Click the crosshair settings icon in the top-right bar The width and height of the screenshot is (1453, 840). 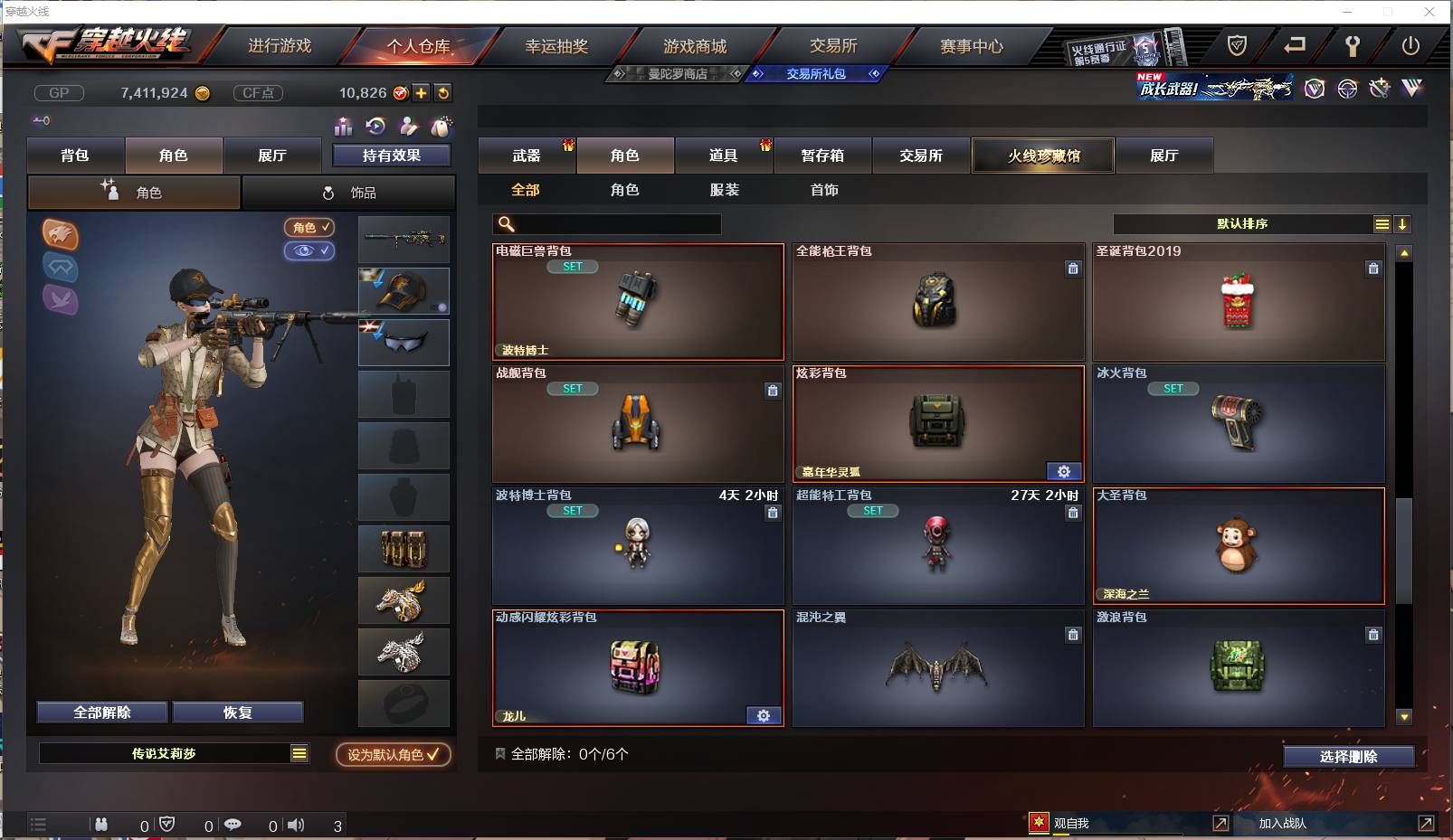coord(1347,89)
